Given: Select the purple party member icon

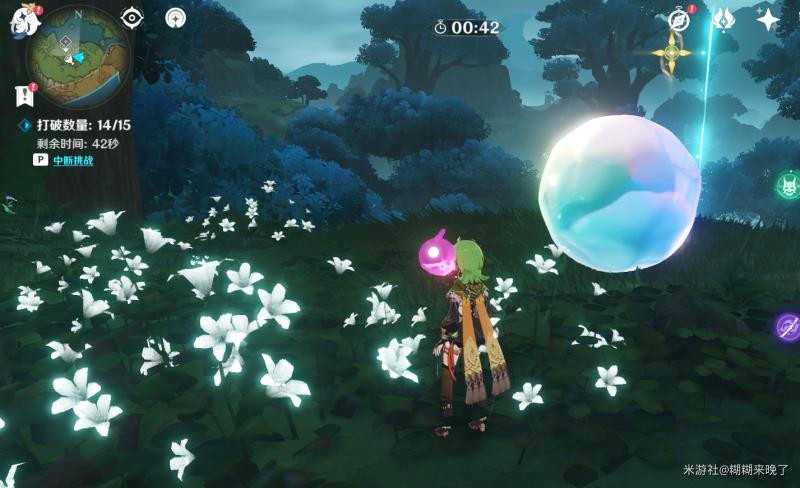Looking at the screenshot, I should click(788, 327).
